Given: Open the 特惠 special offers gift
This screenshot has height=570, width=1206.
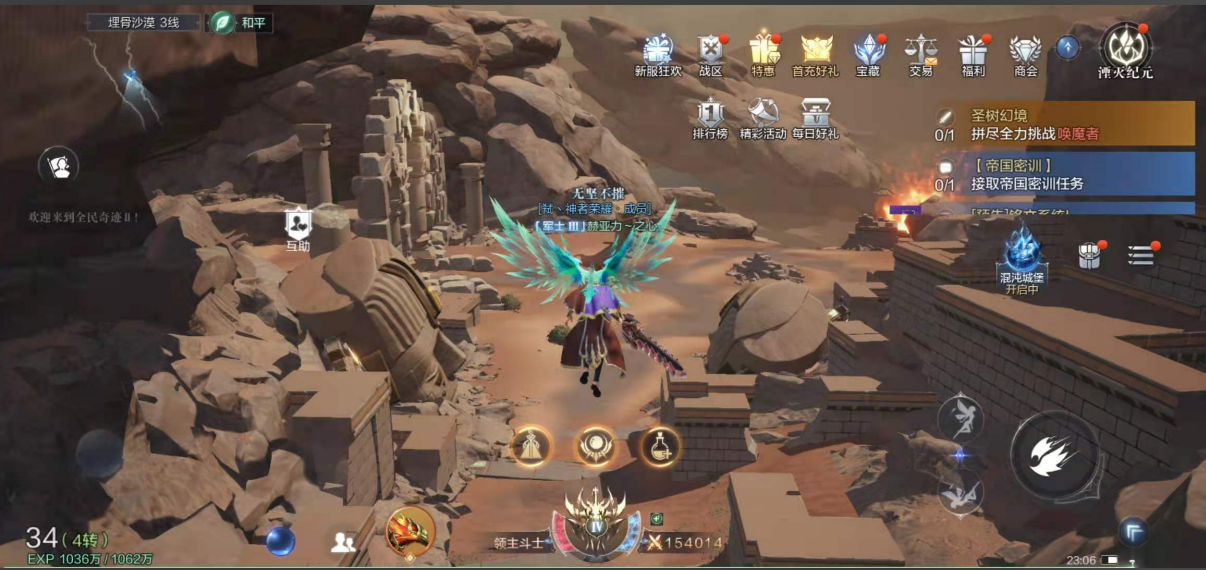Looking at the screenshot, I should pos(763,52).
